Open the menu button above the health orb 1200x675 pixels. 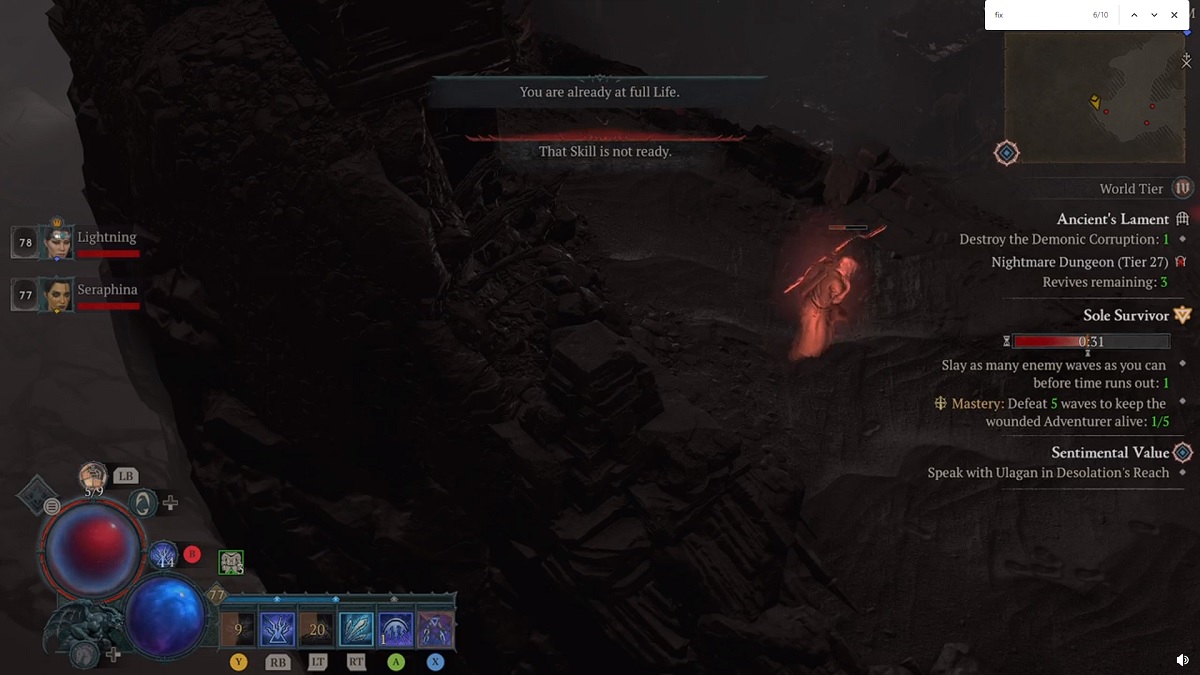tap(51, 507)
